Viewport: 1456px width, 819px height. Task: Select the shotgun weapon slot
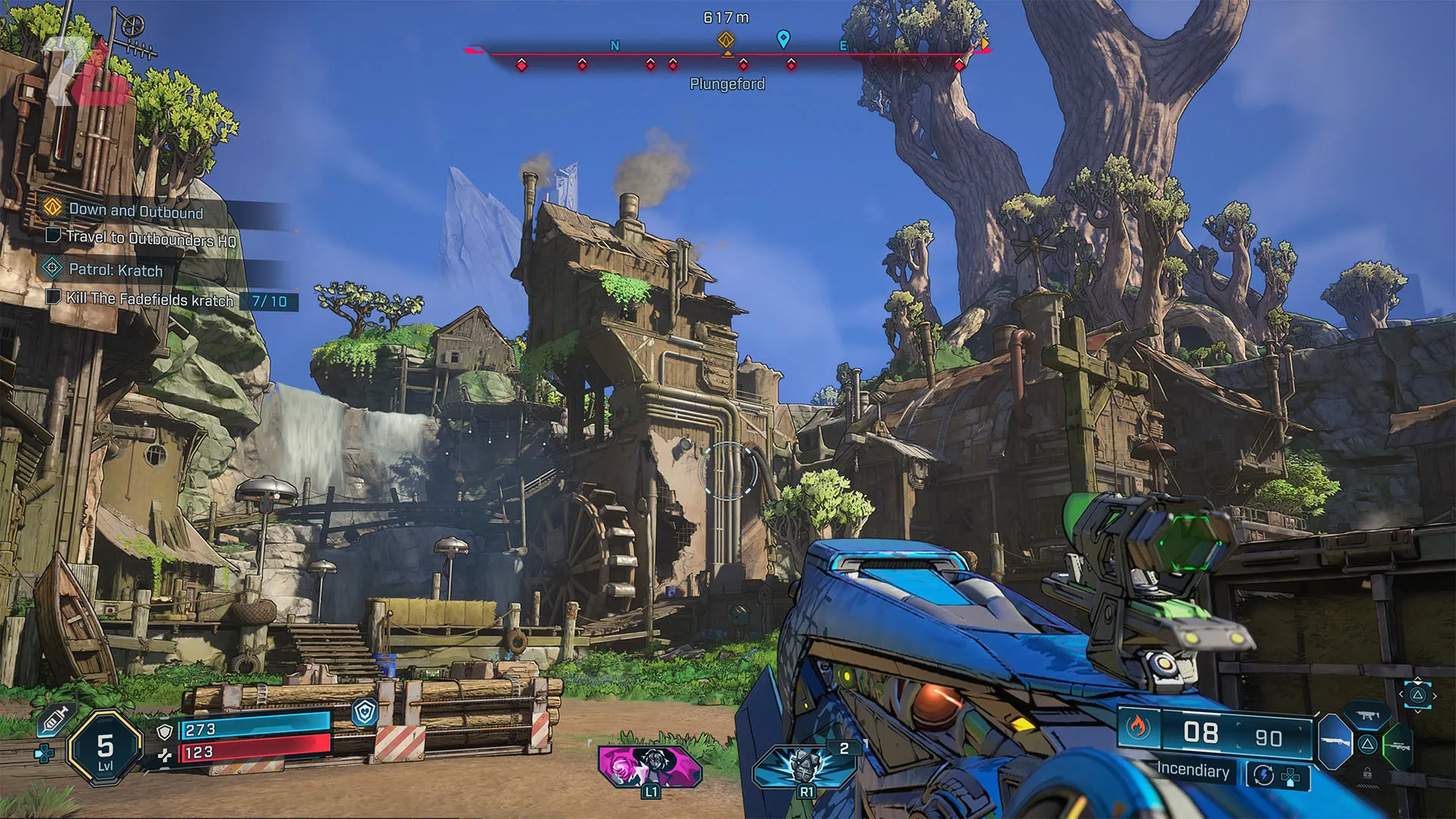[x=1335, y=742]
